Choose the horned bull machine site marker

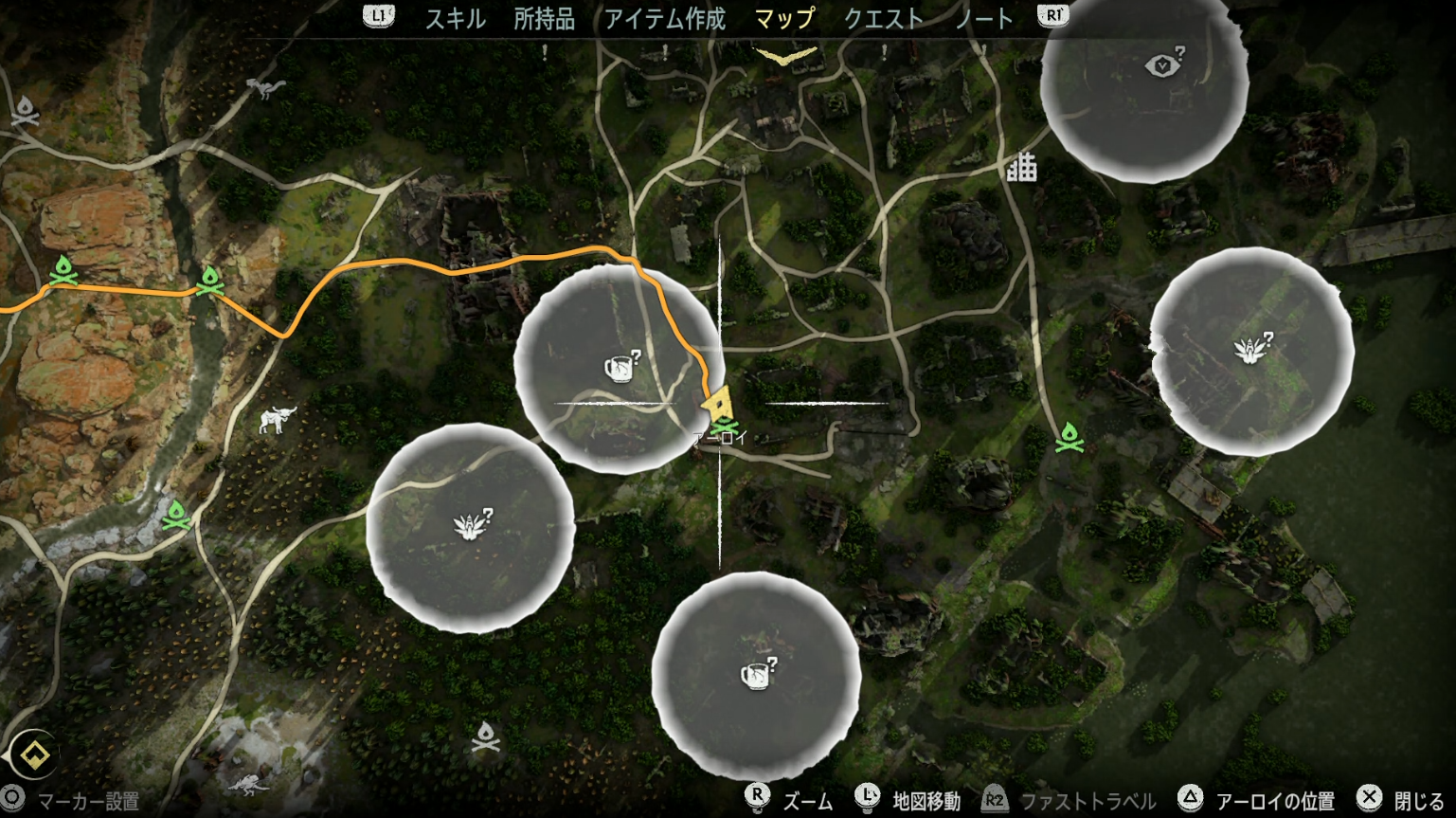[278, 418]
